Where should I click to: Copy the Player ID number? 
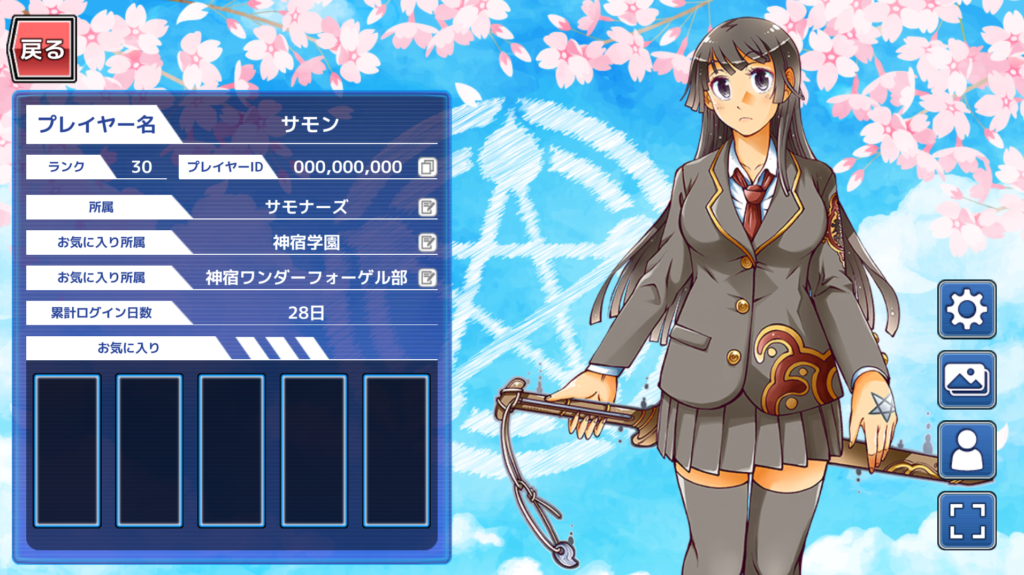click(x=427, y=167)
